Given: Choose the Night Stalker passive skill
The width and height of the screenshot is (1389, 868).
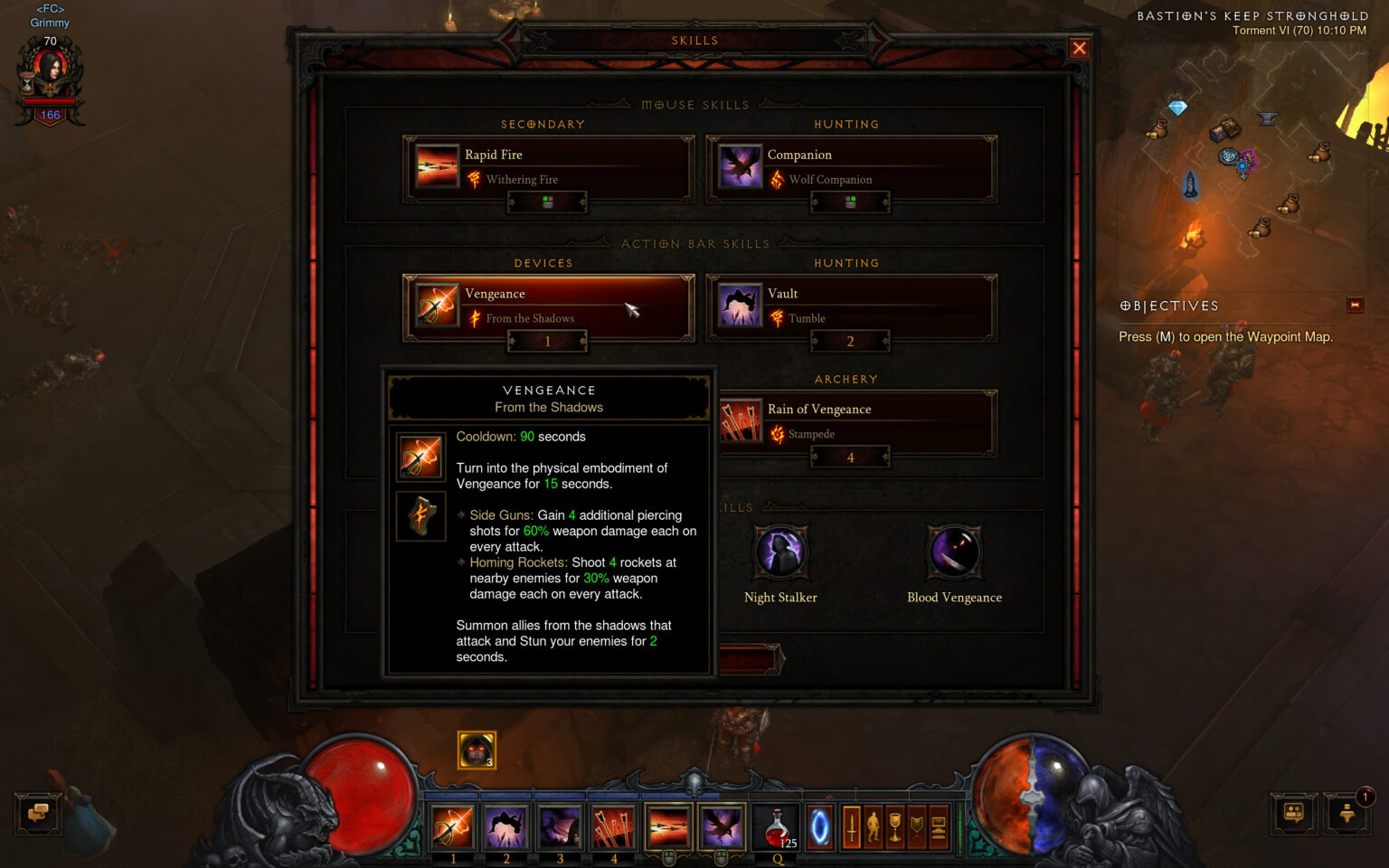Looking at the screenshot, I should click(x=780, y=553).
